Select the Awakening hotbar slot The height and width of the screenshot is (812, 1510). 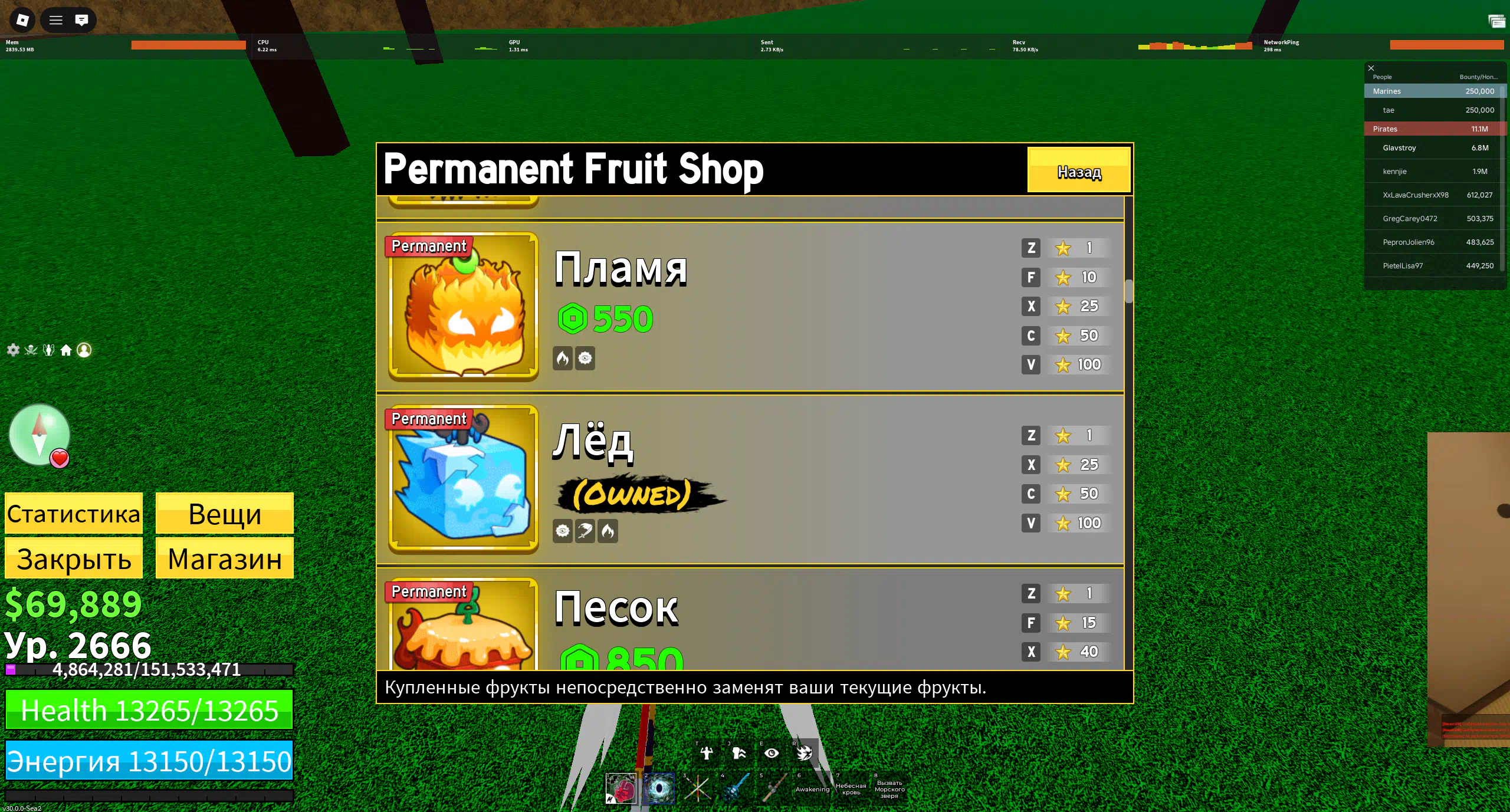click(x=812, y=788)
